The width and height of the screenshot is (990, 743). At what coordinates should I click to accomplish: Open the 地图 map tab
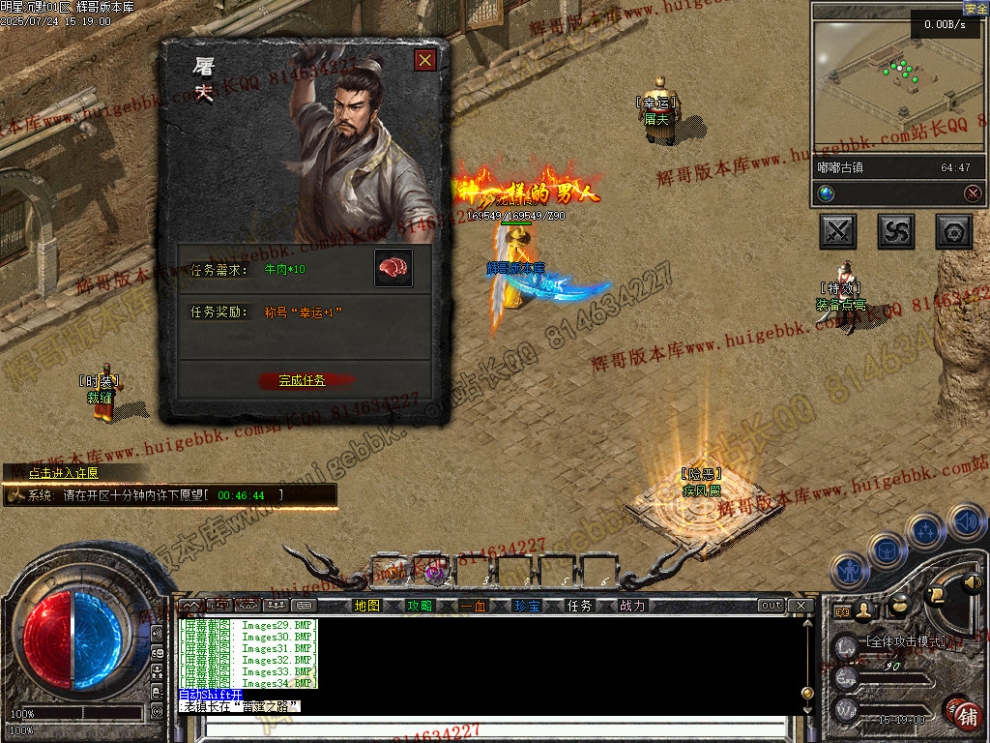(367, 606)
